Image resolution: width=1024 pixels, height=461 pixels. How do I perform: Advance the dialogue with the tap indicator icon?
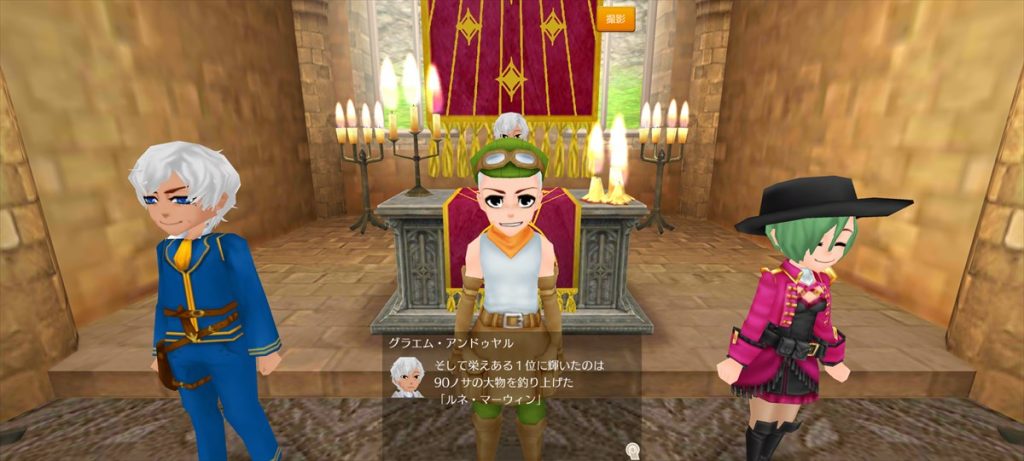tap(632, 451)
